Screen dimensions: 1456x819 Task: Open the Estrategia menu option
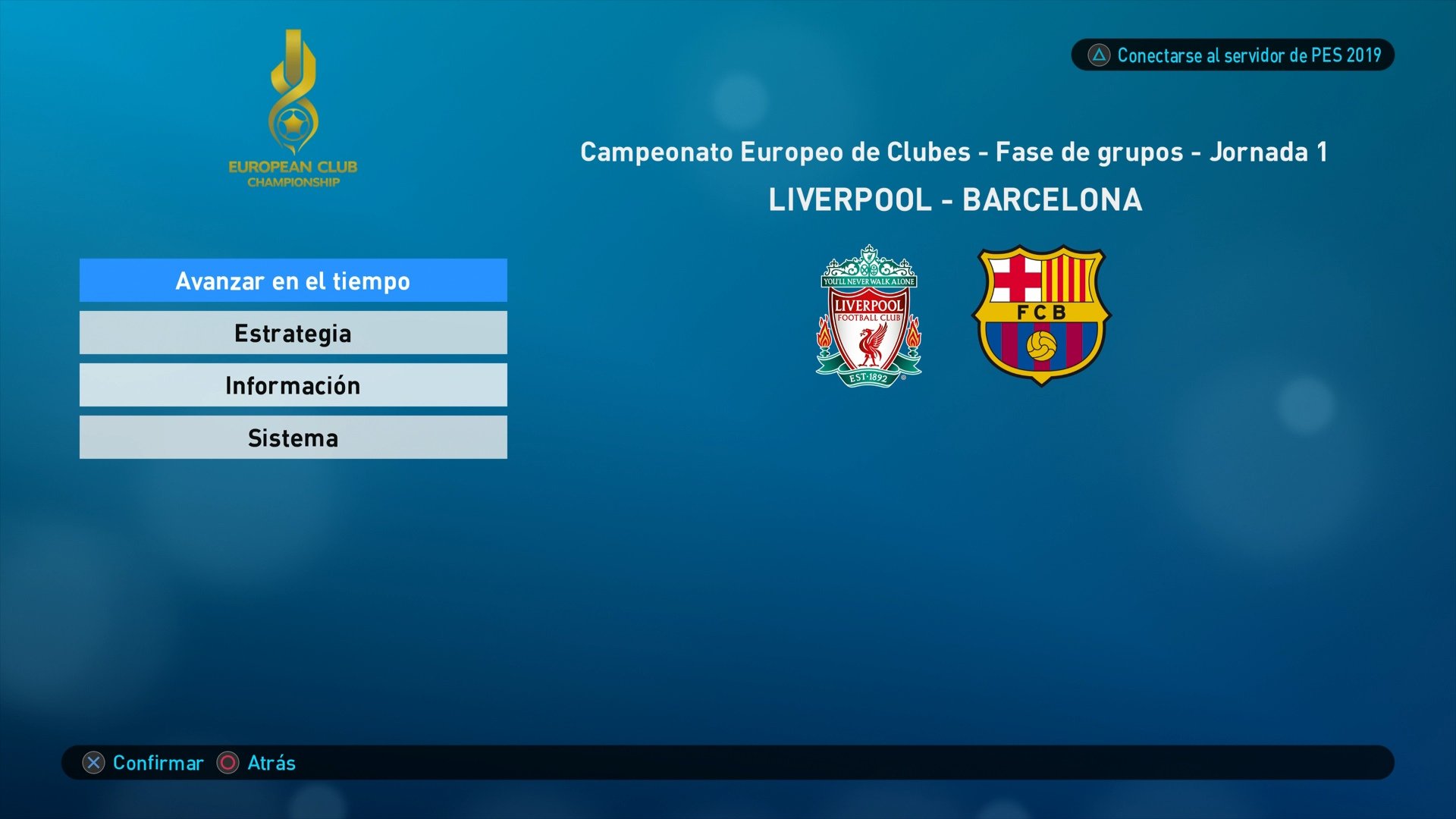click(x=293, y=332)
